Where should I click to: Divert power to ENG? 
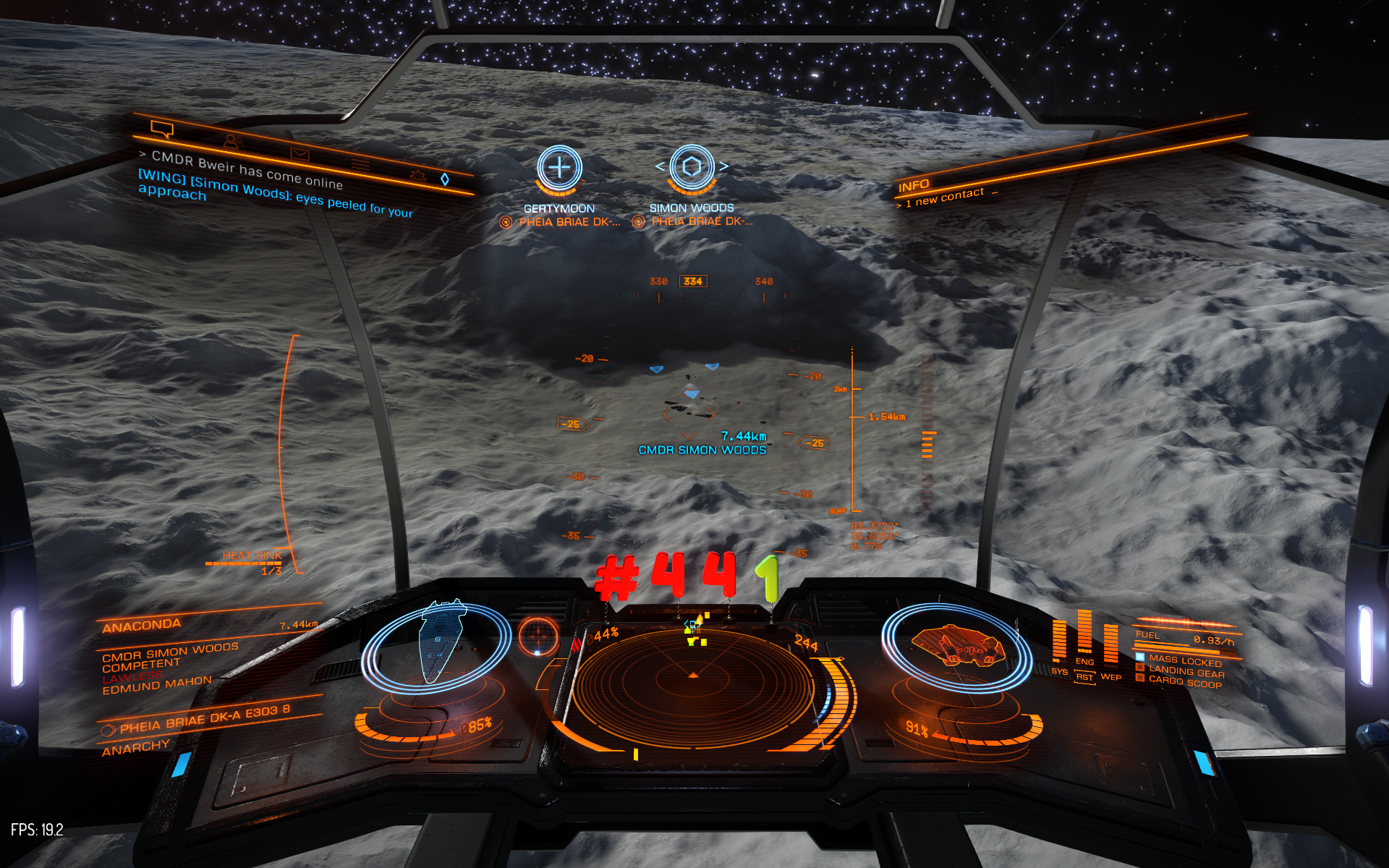(x=1084, y=661)
